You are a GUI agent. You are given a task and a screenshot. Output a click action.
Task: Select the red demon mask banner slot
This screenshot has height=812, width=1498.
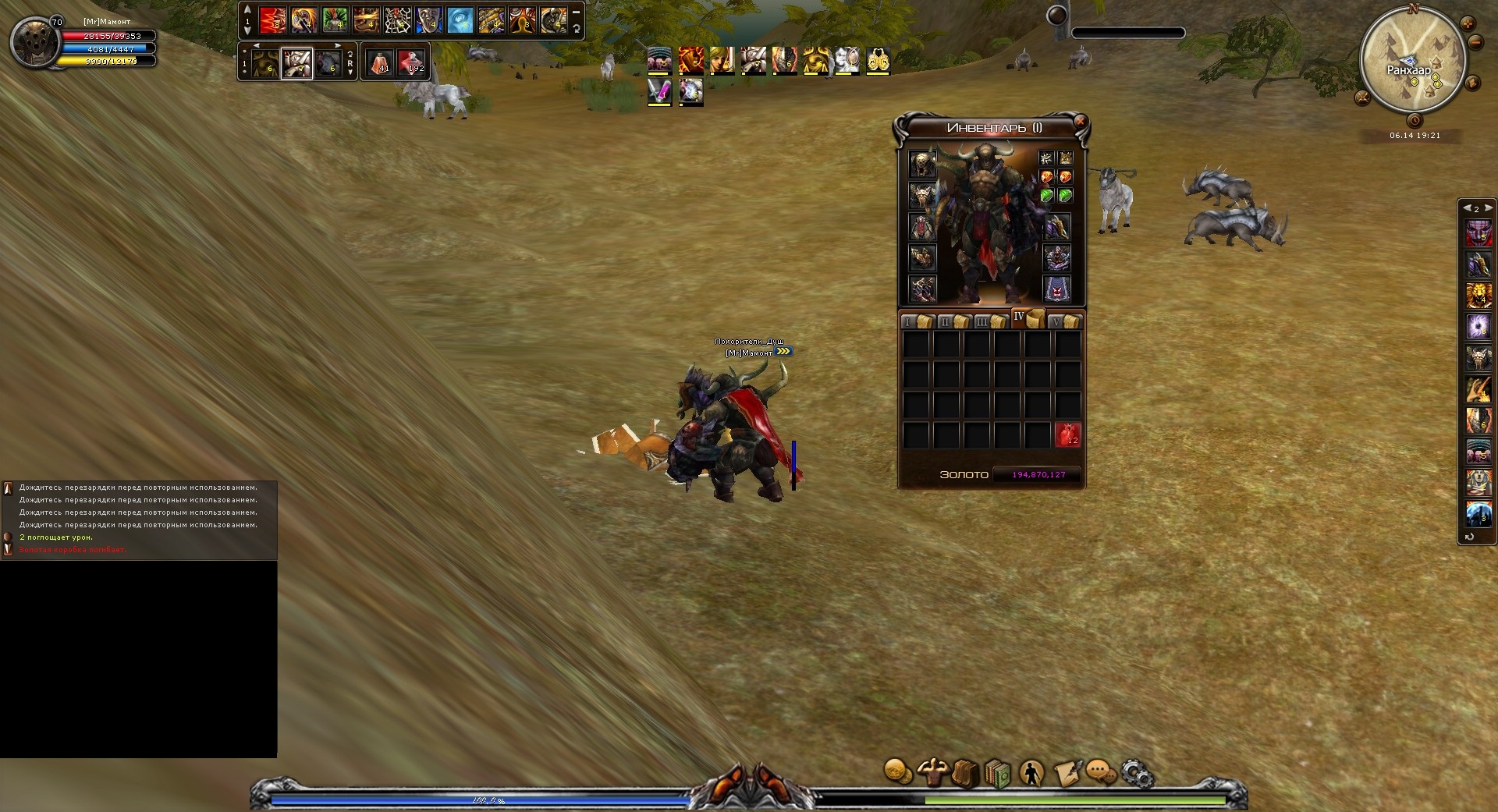[1057, 289]
